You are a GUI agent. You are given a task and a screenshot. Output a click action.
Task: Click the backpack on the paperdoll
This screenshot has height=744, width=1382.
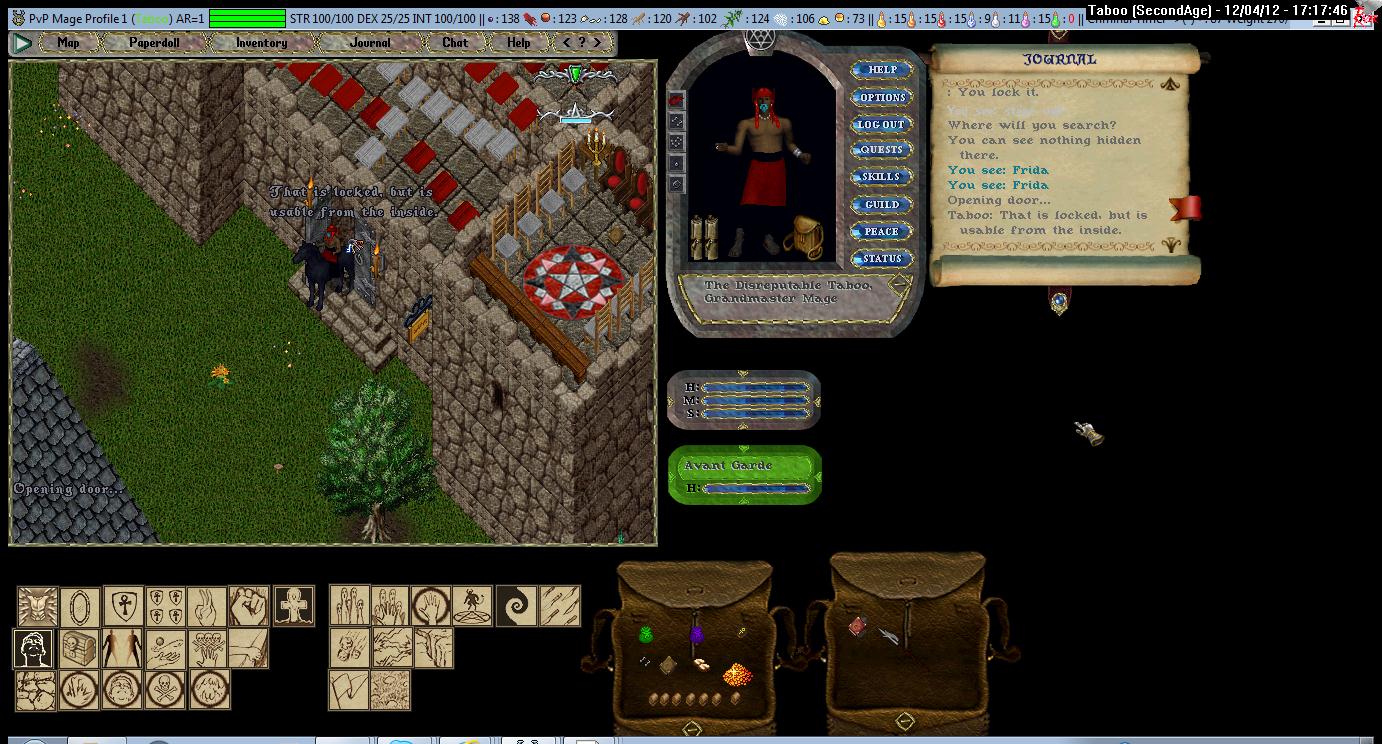(x=802, y=238)
